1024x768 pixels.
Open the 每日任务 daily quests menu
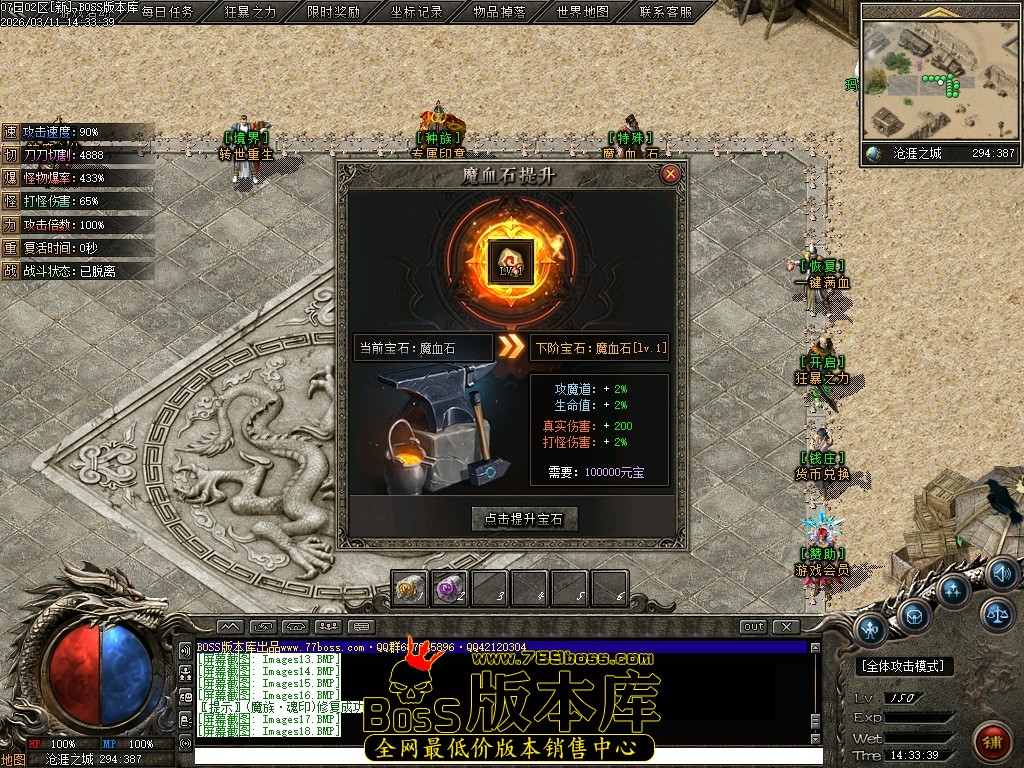point(168,12)
